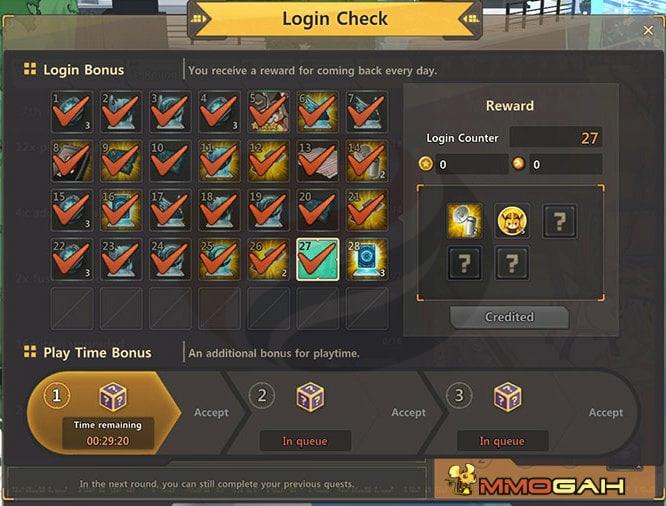The width and height of the screenshot is (666, 506).
Task: Choose the day 22 login reward
Action: tap(72, 259)
